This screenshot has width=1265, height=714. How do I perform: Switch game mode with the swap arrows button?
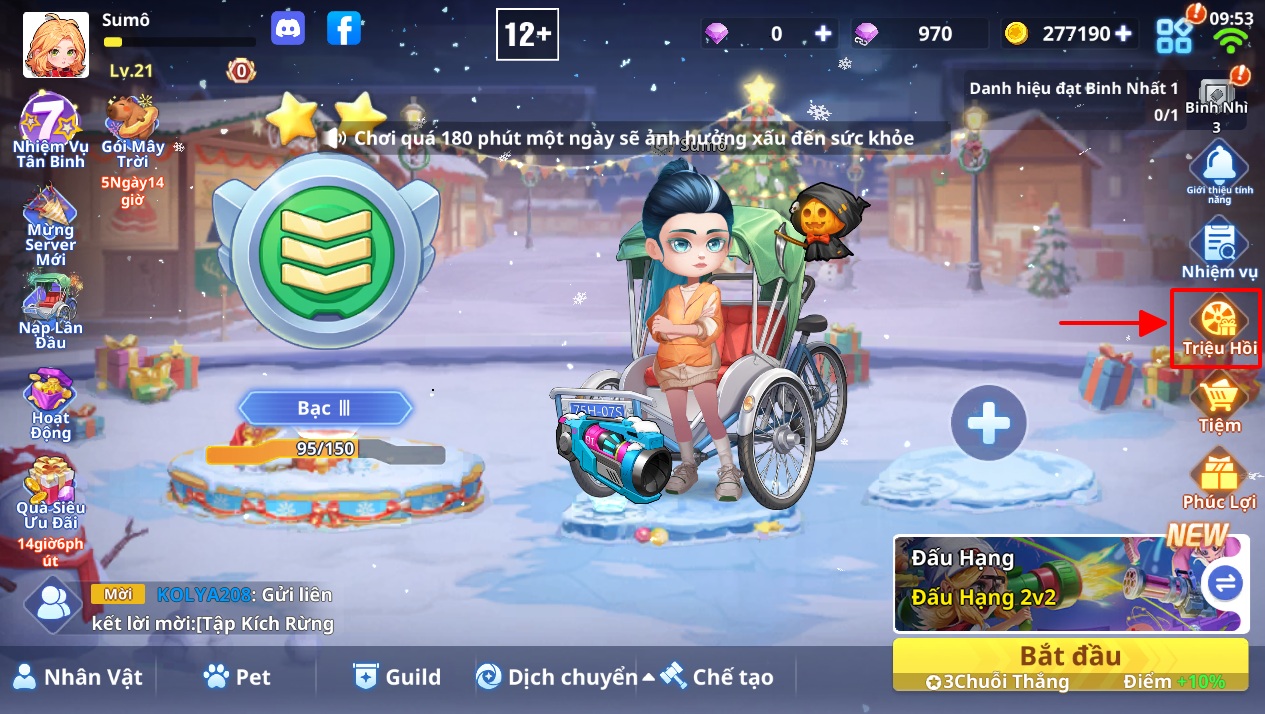[1224, 582]
